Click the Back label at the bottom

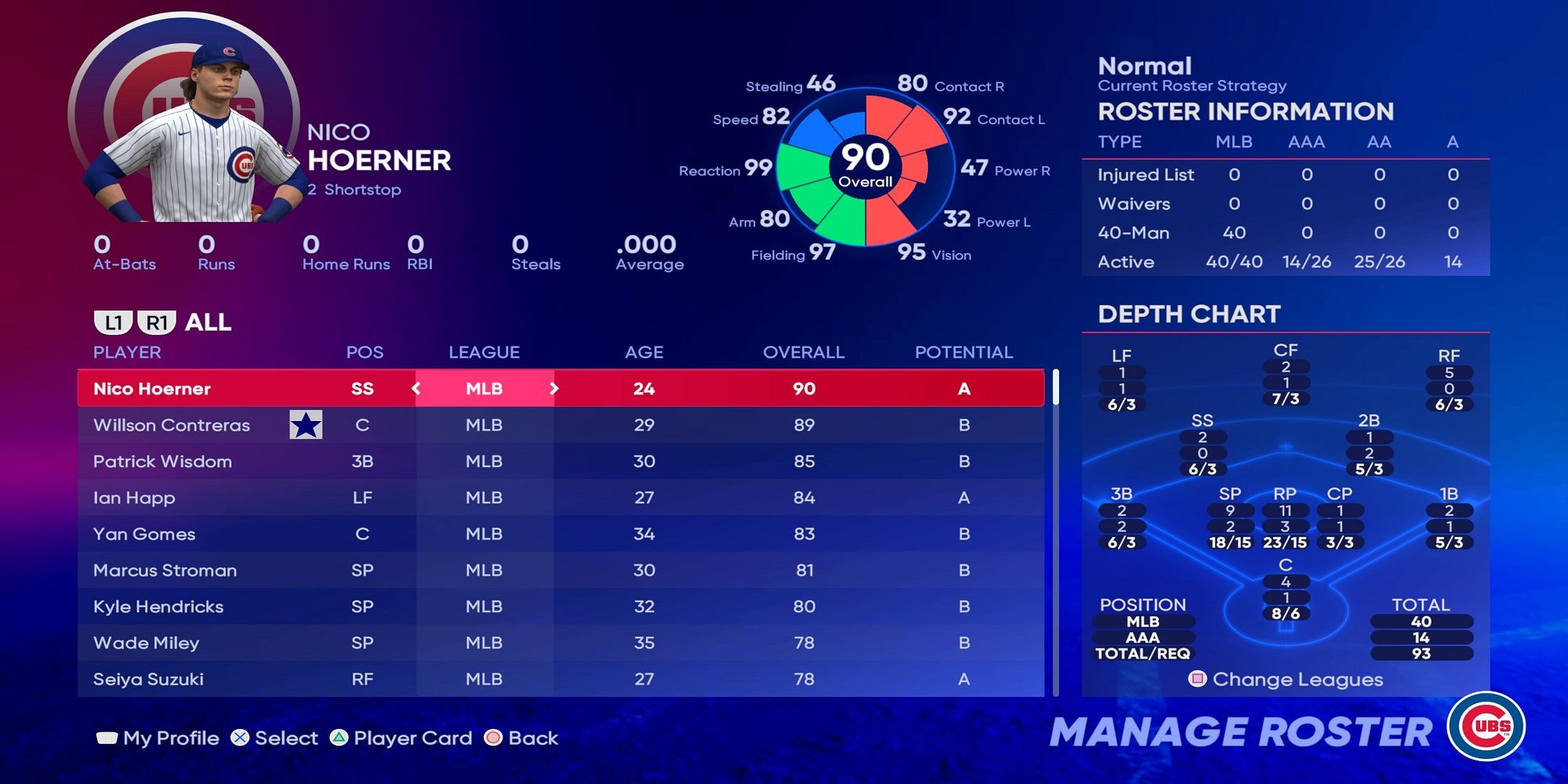pyautogui.click(x=532, y=738)
